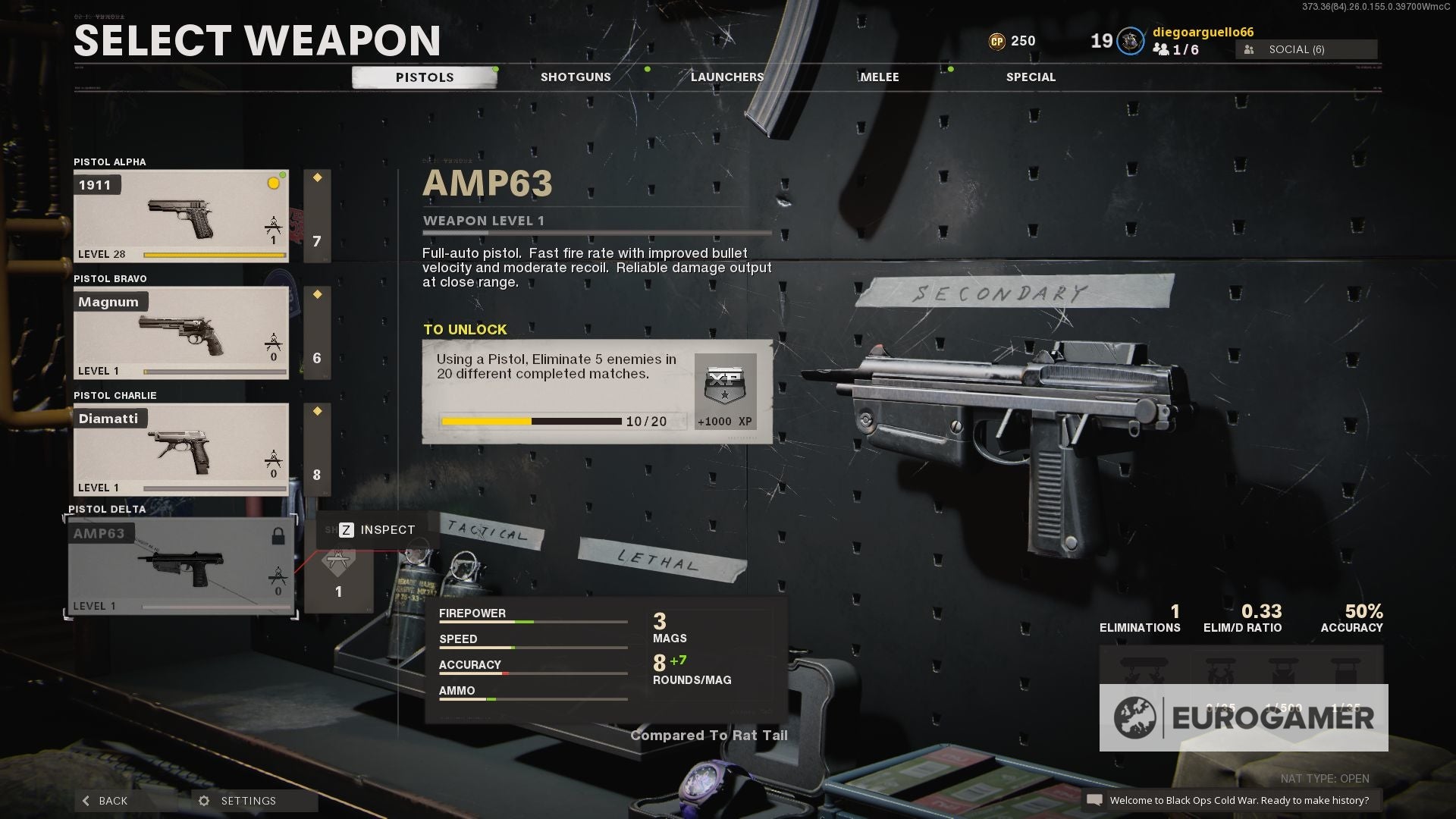Click the CP 250 currency icon
This screenshot has height=819, width=1456.
pyautogui.click(x=999, y=40)
